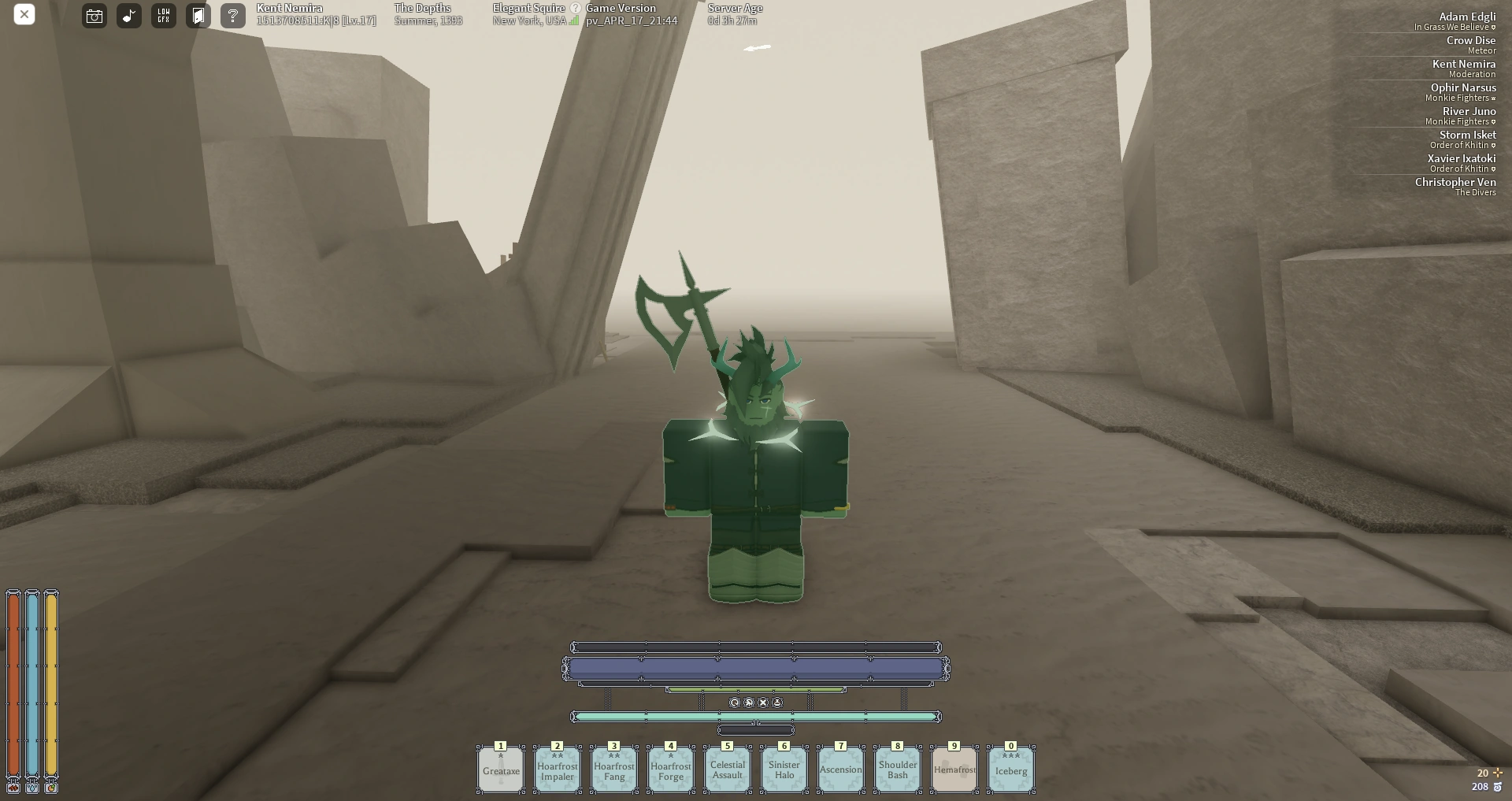Select the Camera screenshot icon
Image resolution: width=1512 pixels, height=801 pixels.
(x=94, y=15)
